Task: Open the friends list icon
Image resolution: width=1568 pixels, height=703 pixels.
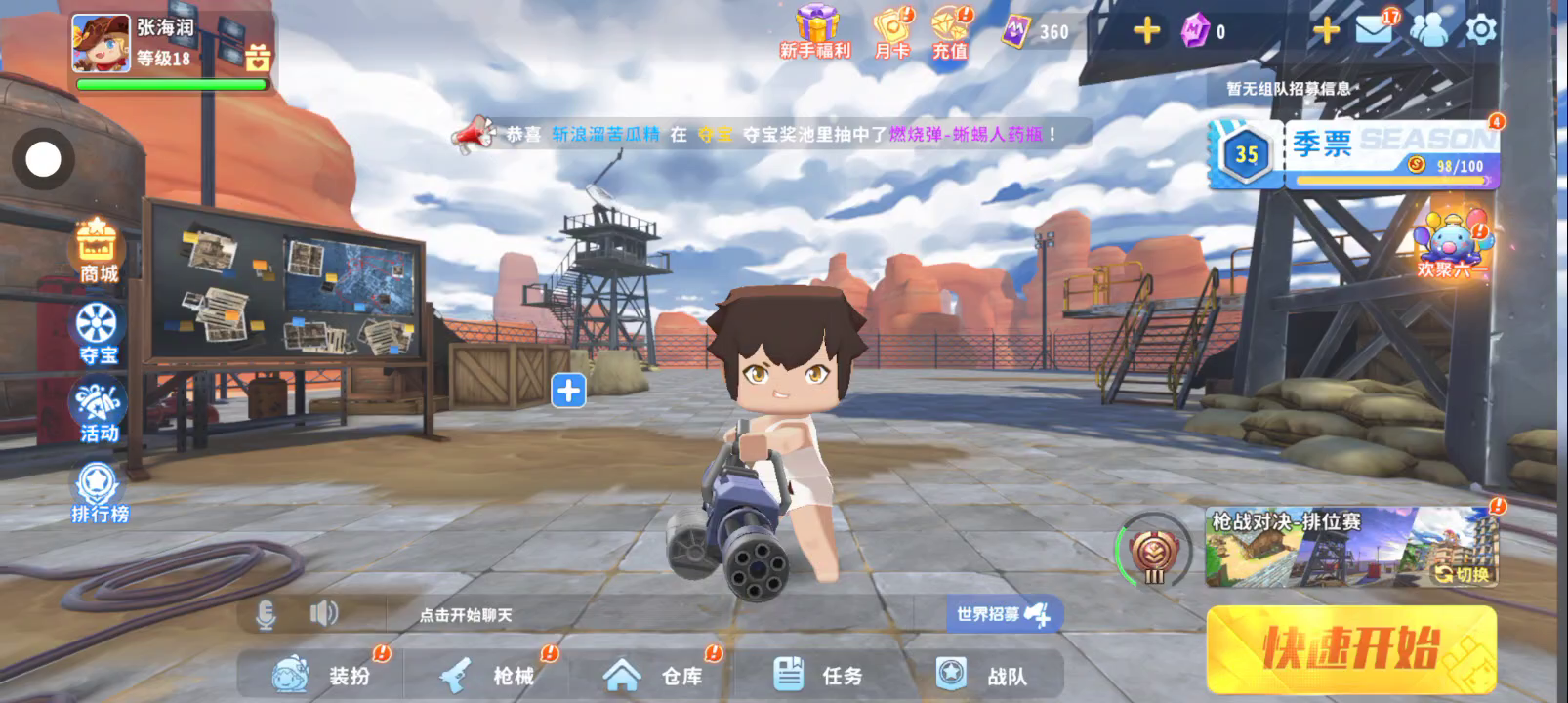Action: (1428, 30)
